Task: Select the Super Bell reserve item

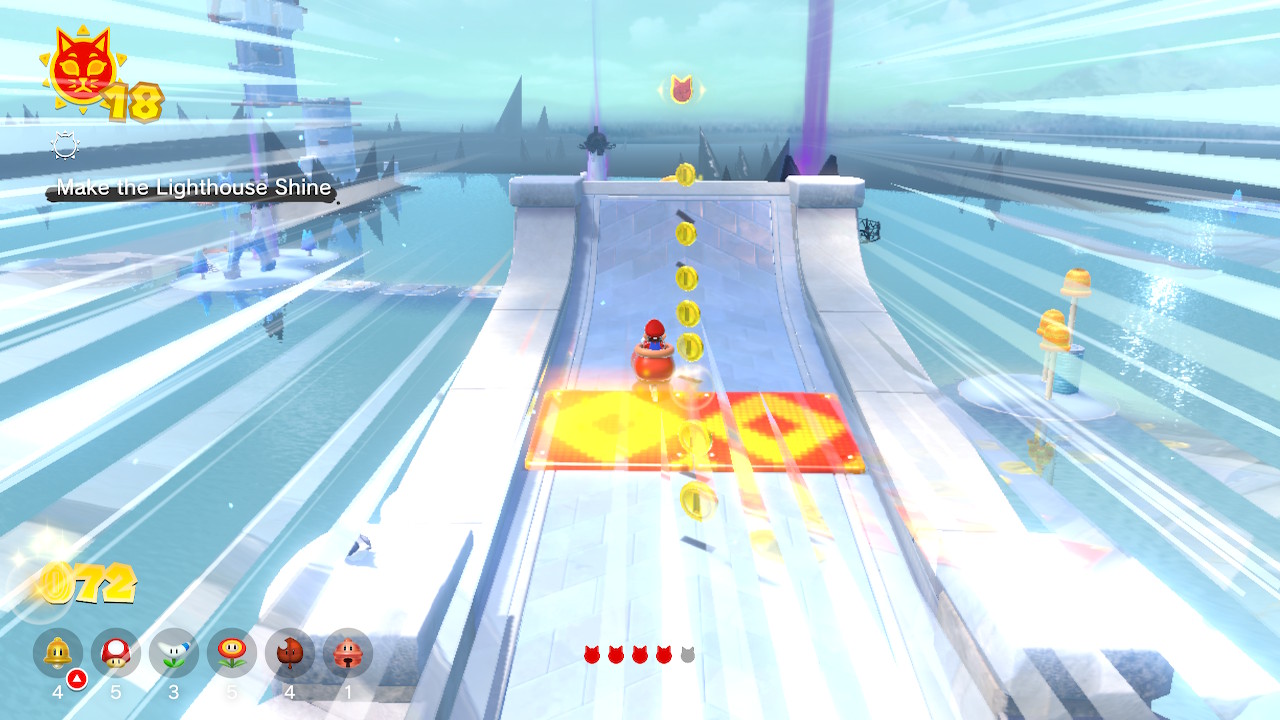Action: 58,654
